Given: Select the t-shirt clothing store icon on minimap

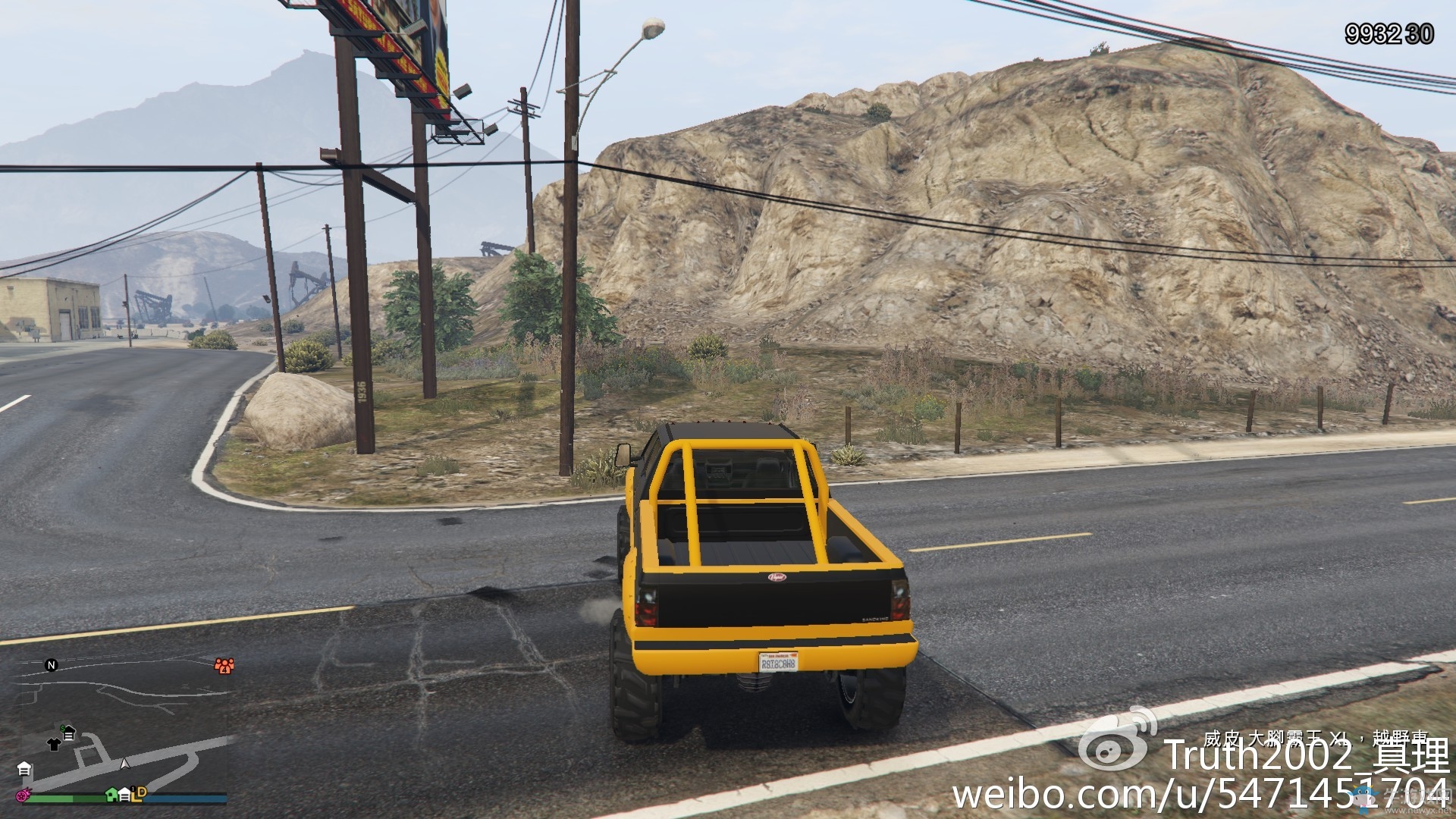Looking at the screenshot, I should point(53,745).
